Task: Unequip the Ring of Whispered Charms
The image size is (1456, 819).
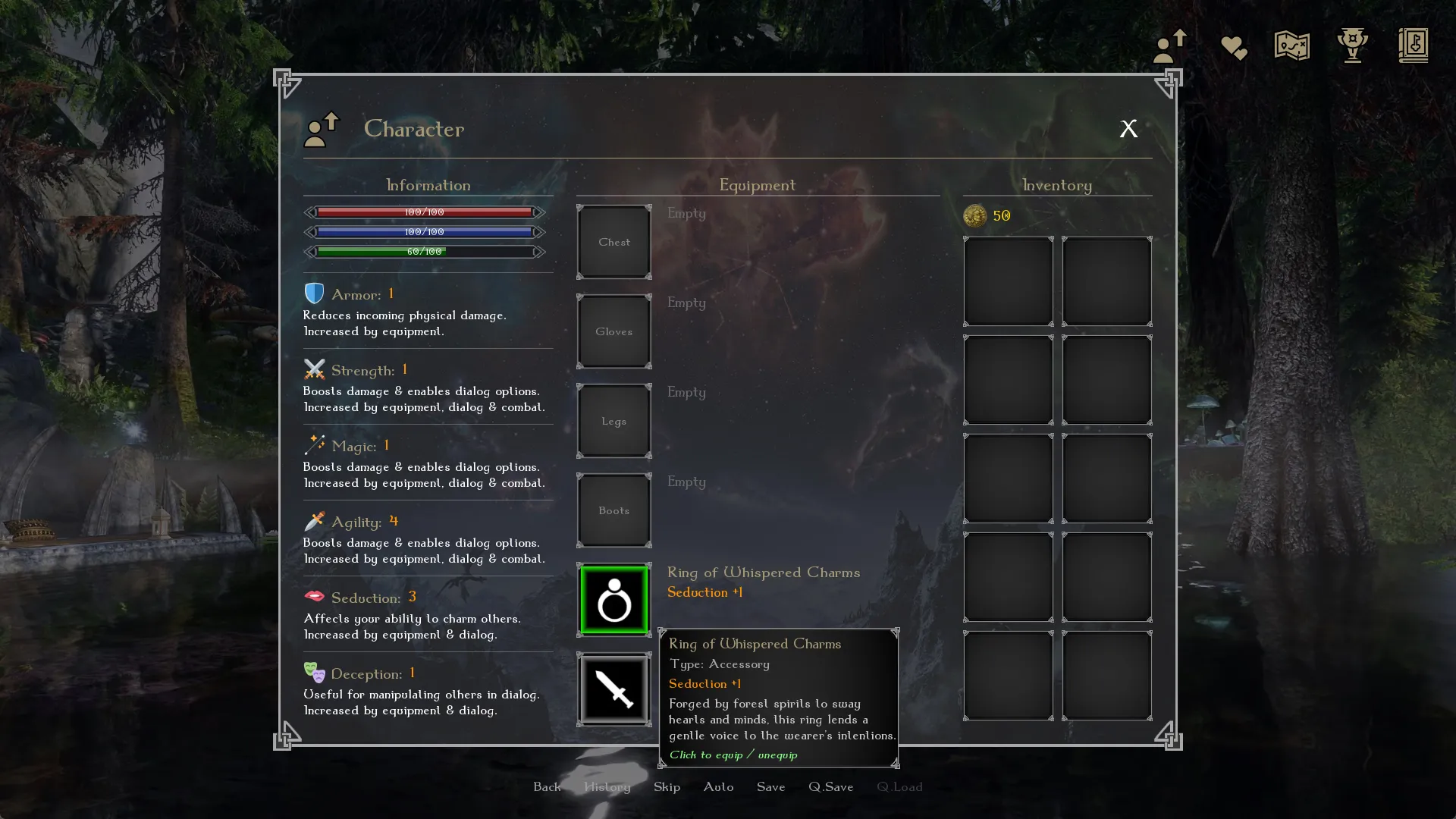Action: (x=614, y=601)
